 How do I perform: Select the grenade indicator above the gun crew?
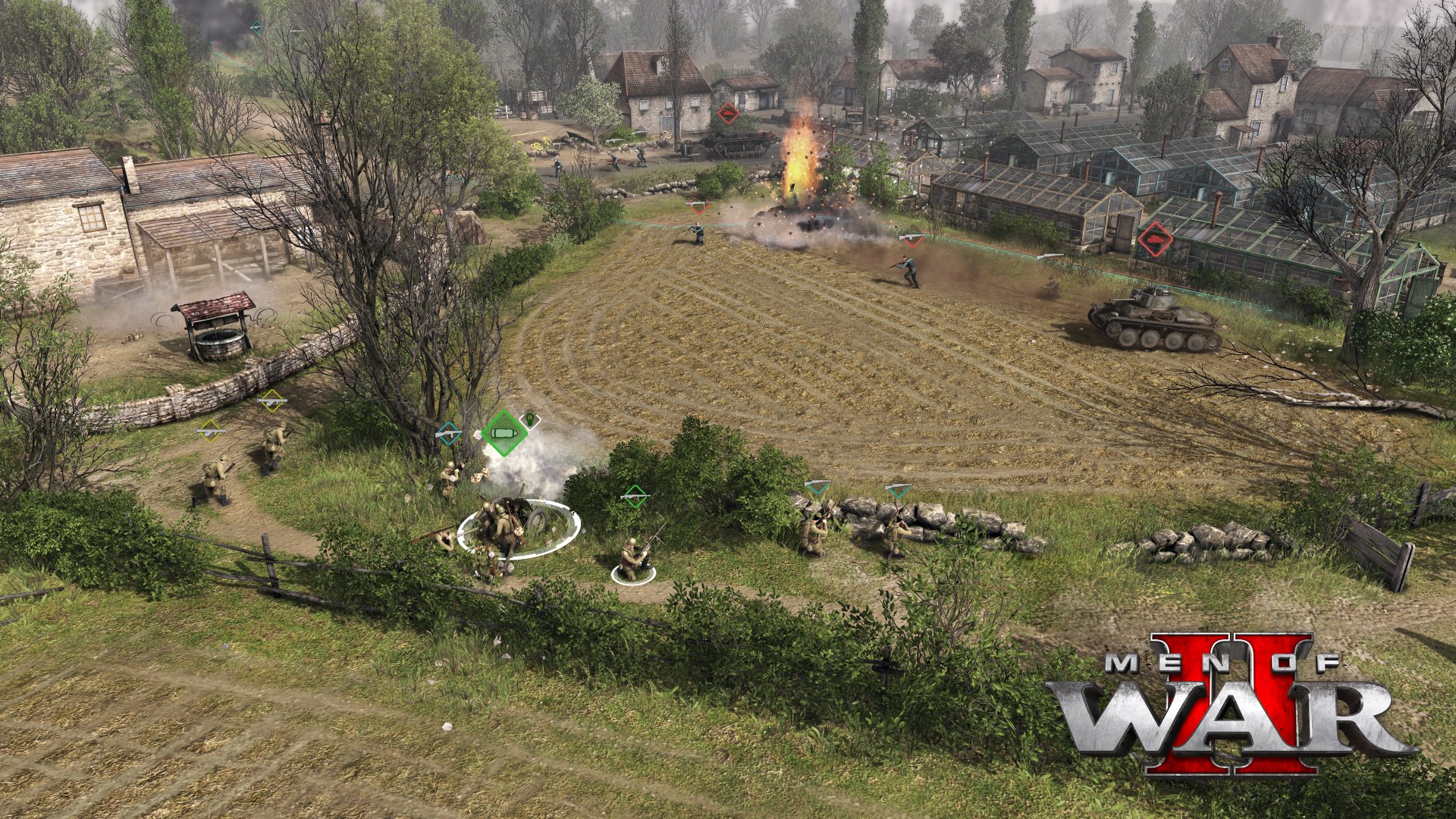[529, 422]
